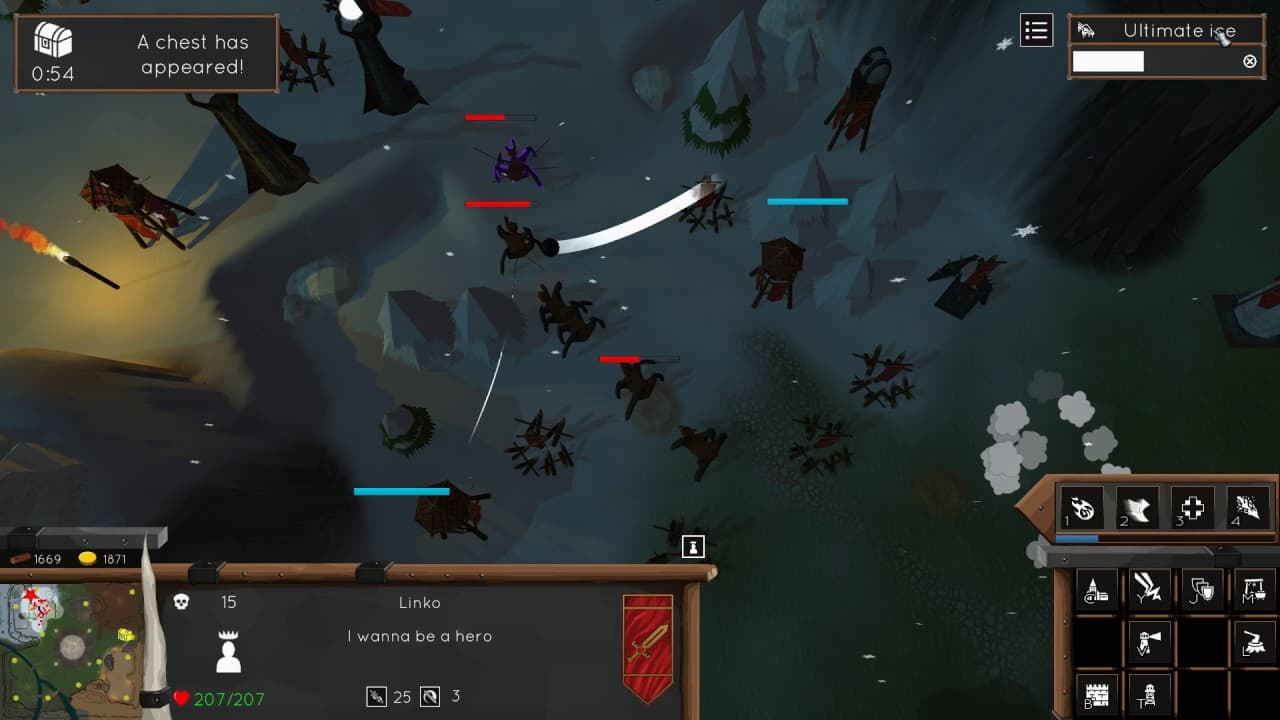The height and width of the screenshot is (720, 1280).
Task: Choose the lightning strike upgrade icon (Y)
Action: (x=1149, y=589)
